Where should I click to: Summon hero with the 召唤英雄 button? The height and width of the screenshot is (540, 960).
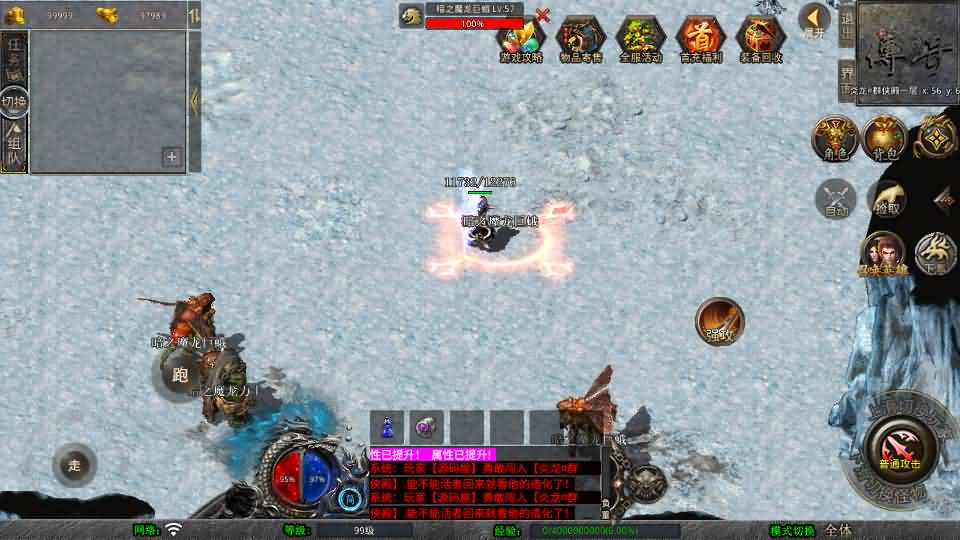tap(884, 253)
